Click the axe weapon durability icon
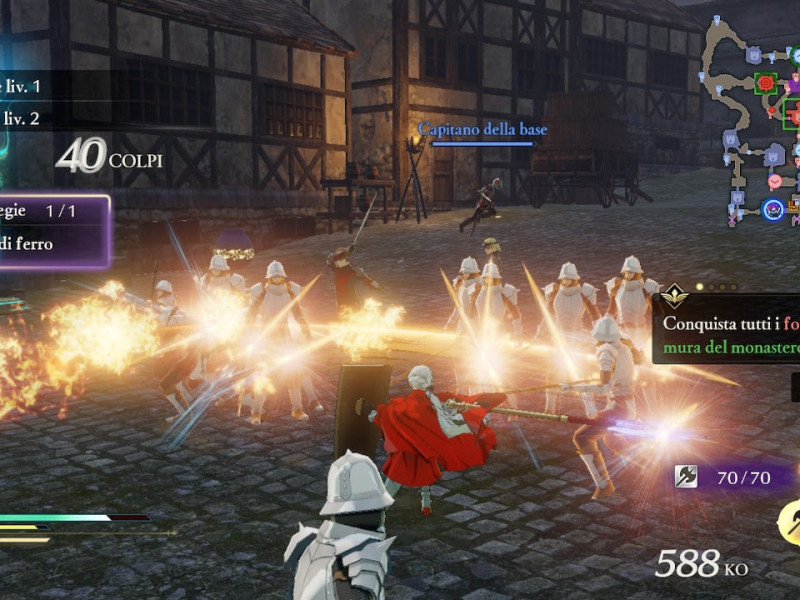Image resolution: width=800 pixels, height=600 pixels. click(685, 477)
